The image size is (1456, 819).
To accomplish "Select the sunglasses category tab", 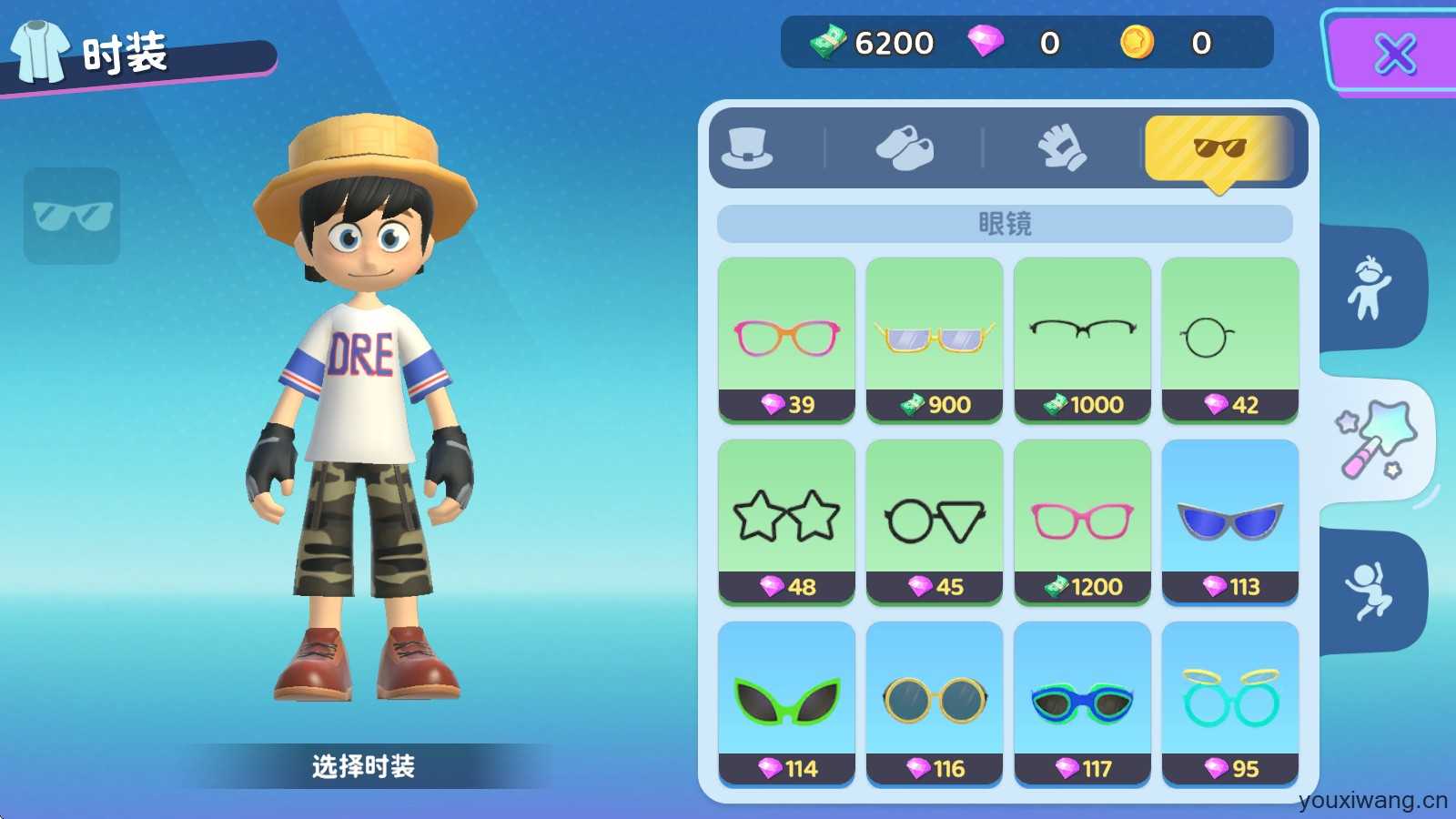I will (x=1218, y=148).
